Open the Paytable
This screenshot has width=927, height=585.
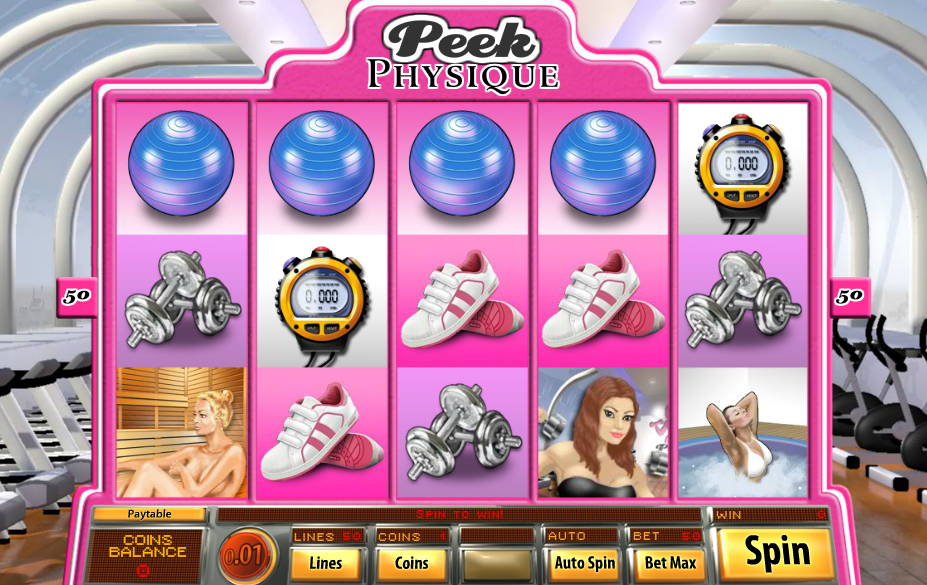149,514
